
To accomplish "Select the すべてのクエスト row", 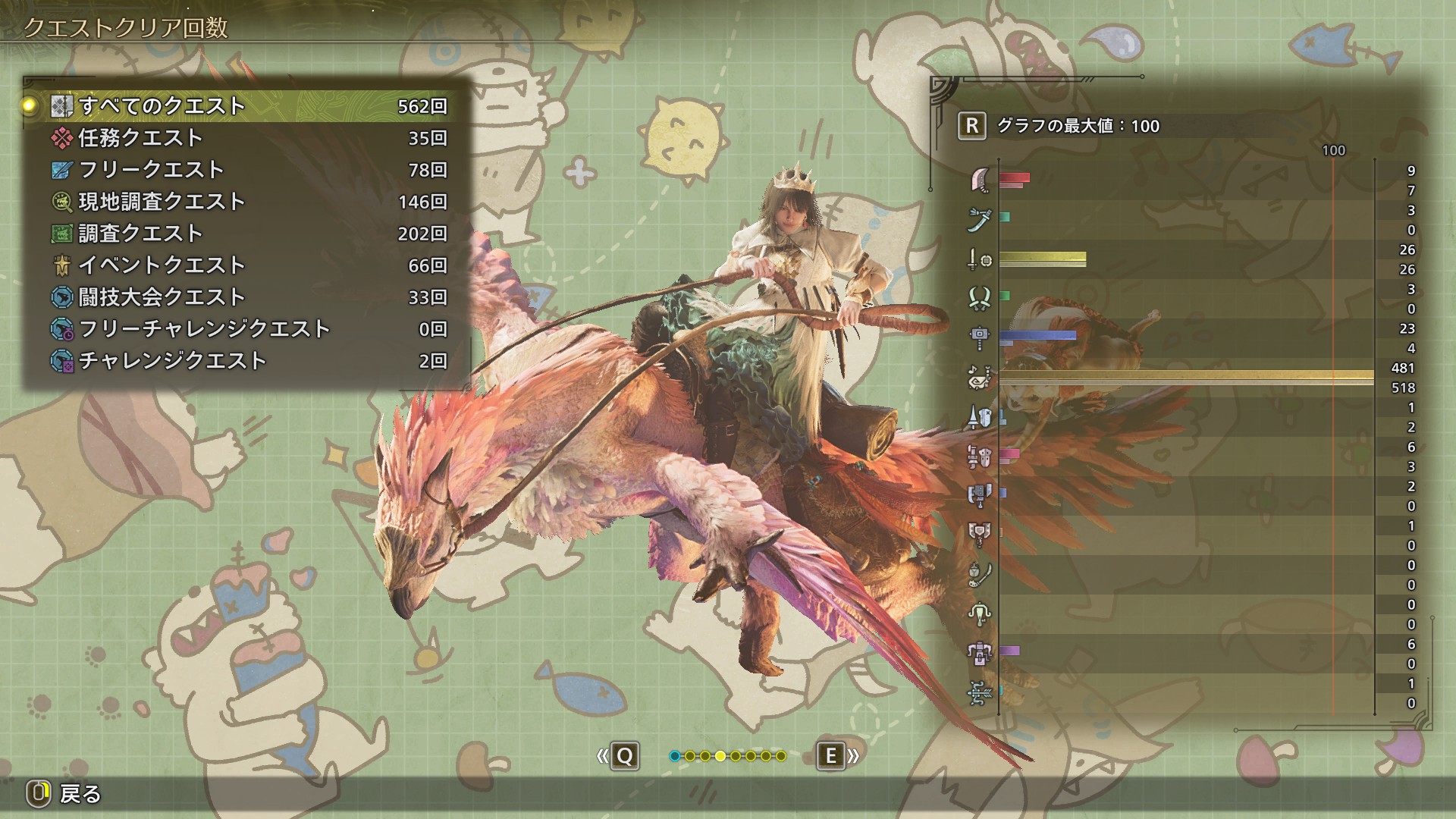I will (249, 106).
